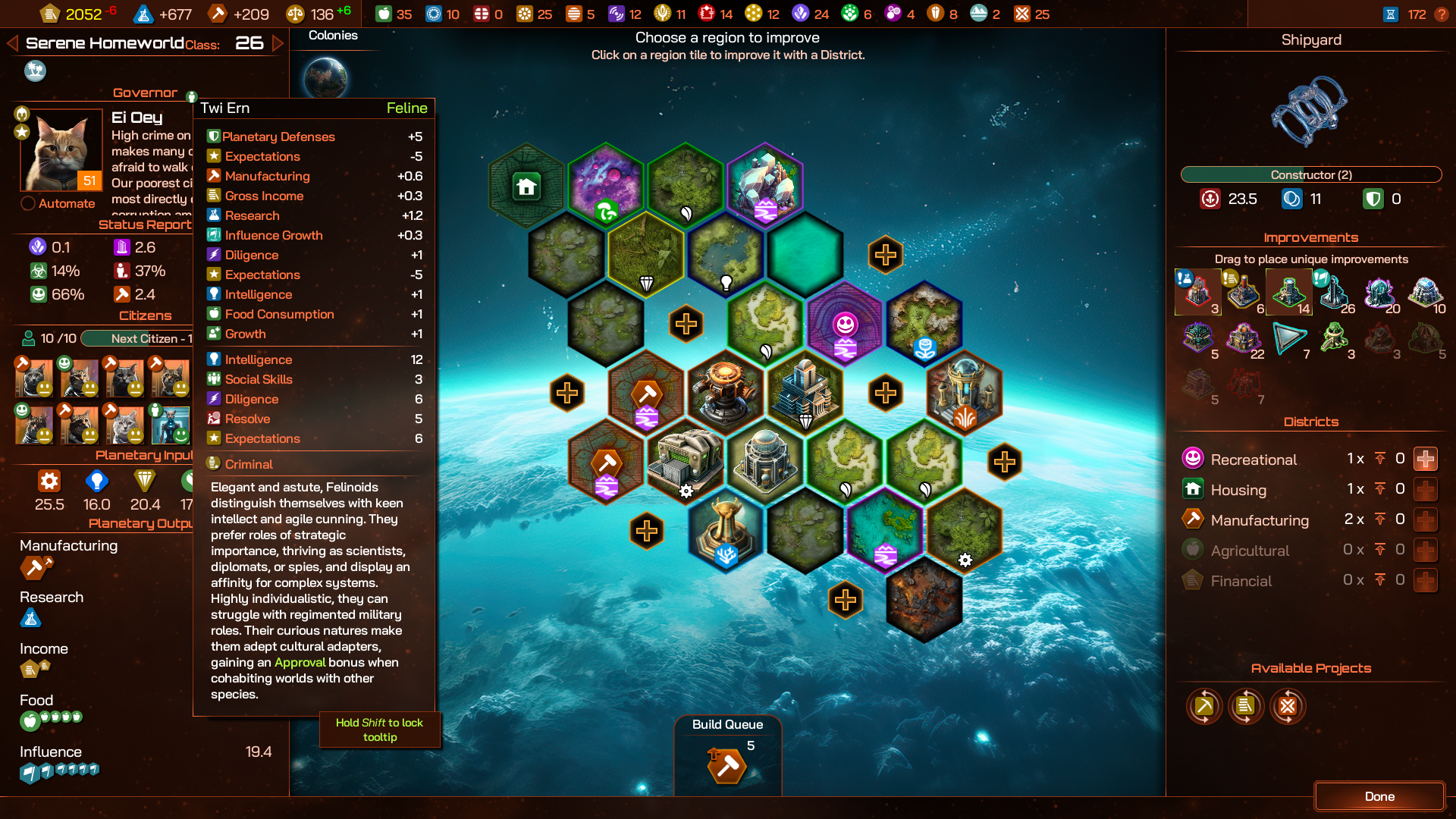Select the Manufacturing district row
The width and height of the screenshot is (1456, 819).
(1259, 520)
